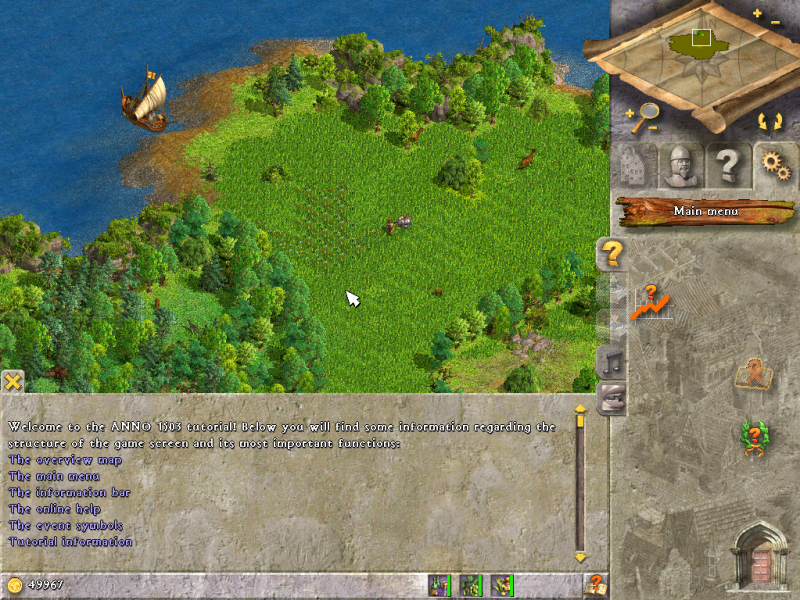Screen dimensions: 800x600
Task: Close the tutorial text panel
Action: point(12,381)
